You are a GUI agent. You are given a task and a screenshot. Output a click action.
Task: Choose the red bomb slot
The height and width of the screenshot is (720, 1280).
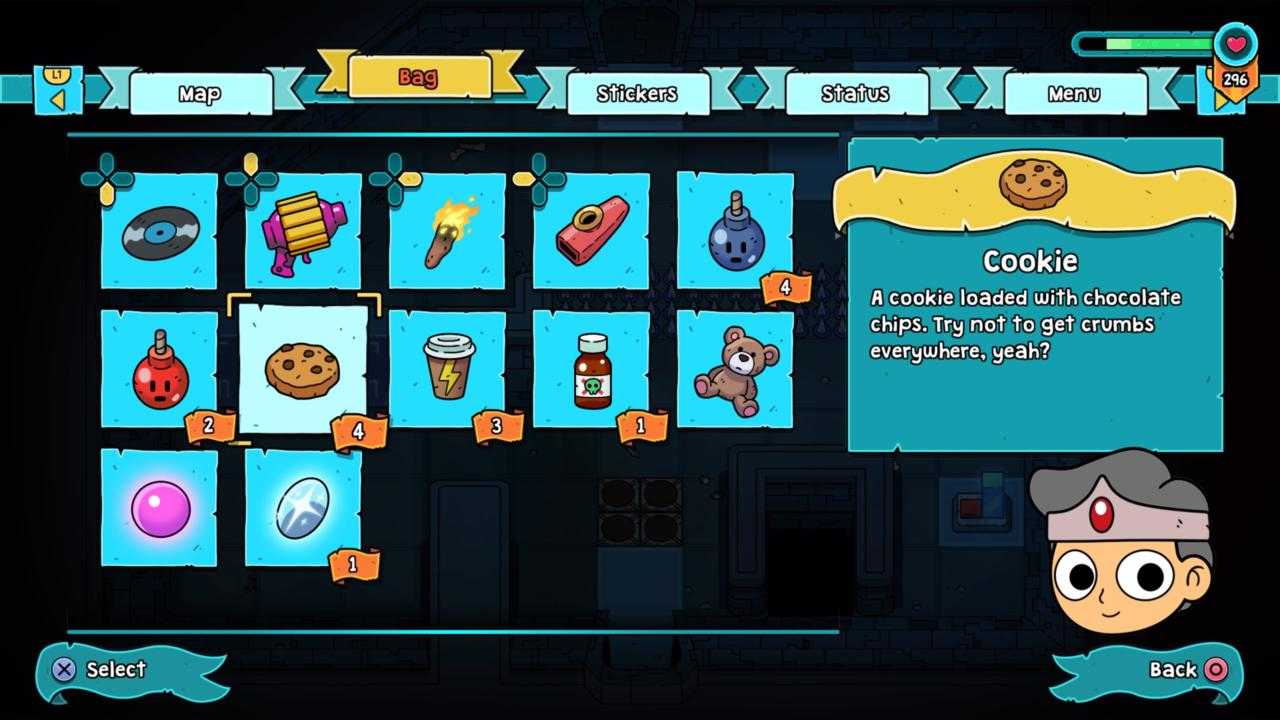(x=160, y=369)
